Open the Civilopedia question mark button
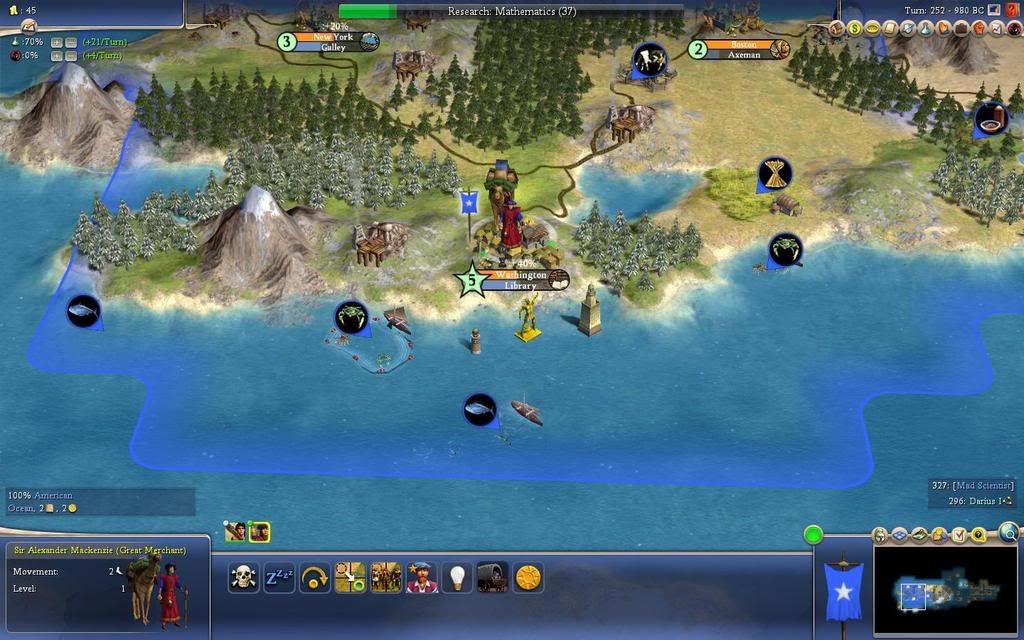1024x640 pixels. [x=1012, y=10]
